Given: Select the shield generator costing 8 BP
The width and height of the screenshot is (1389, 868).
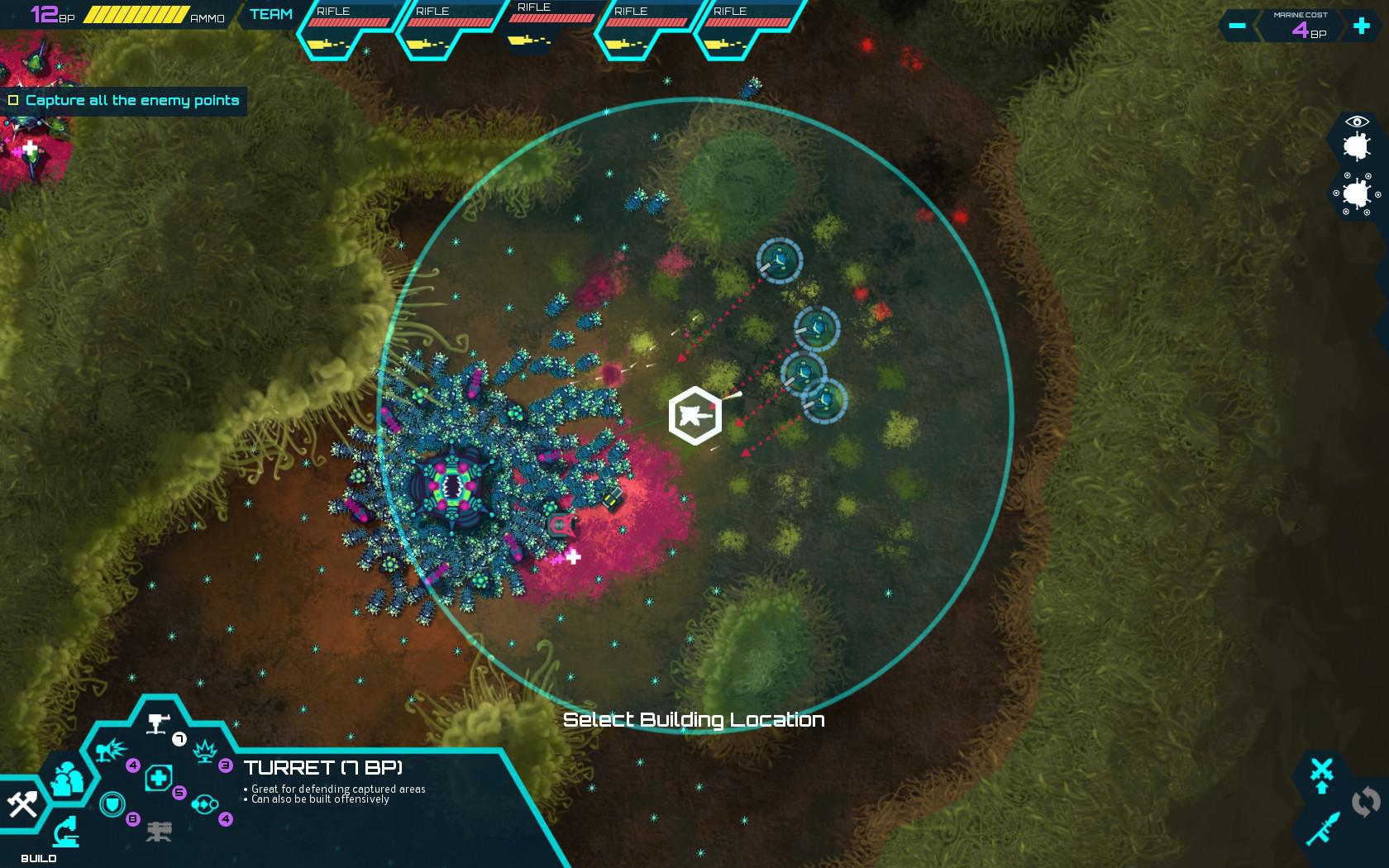Looking at the screenshot, I should 112,804.
